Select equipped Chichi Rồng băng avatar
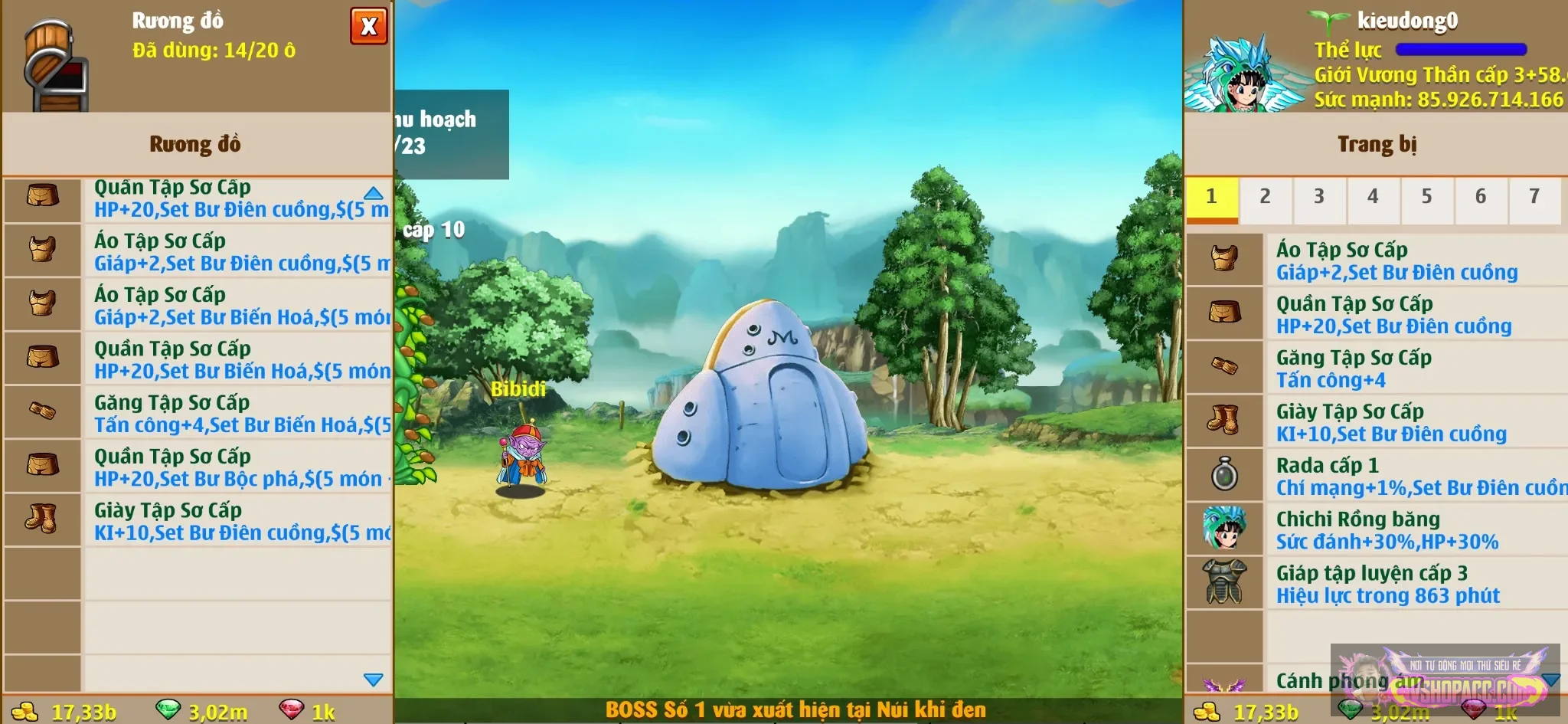1568x724 pixels. (x=1378, y=529)
